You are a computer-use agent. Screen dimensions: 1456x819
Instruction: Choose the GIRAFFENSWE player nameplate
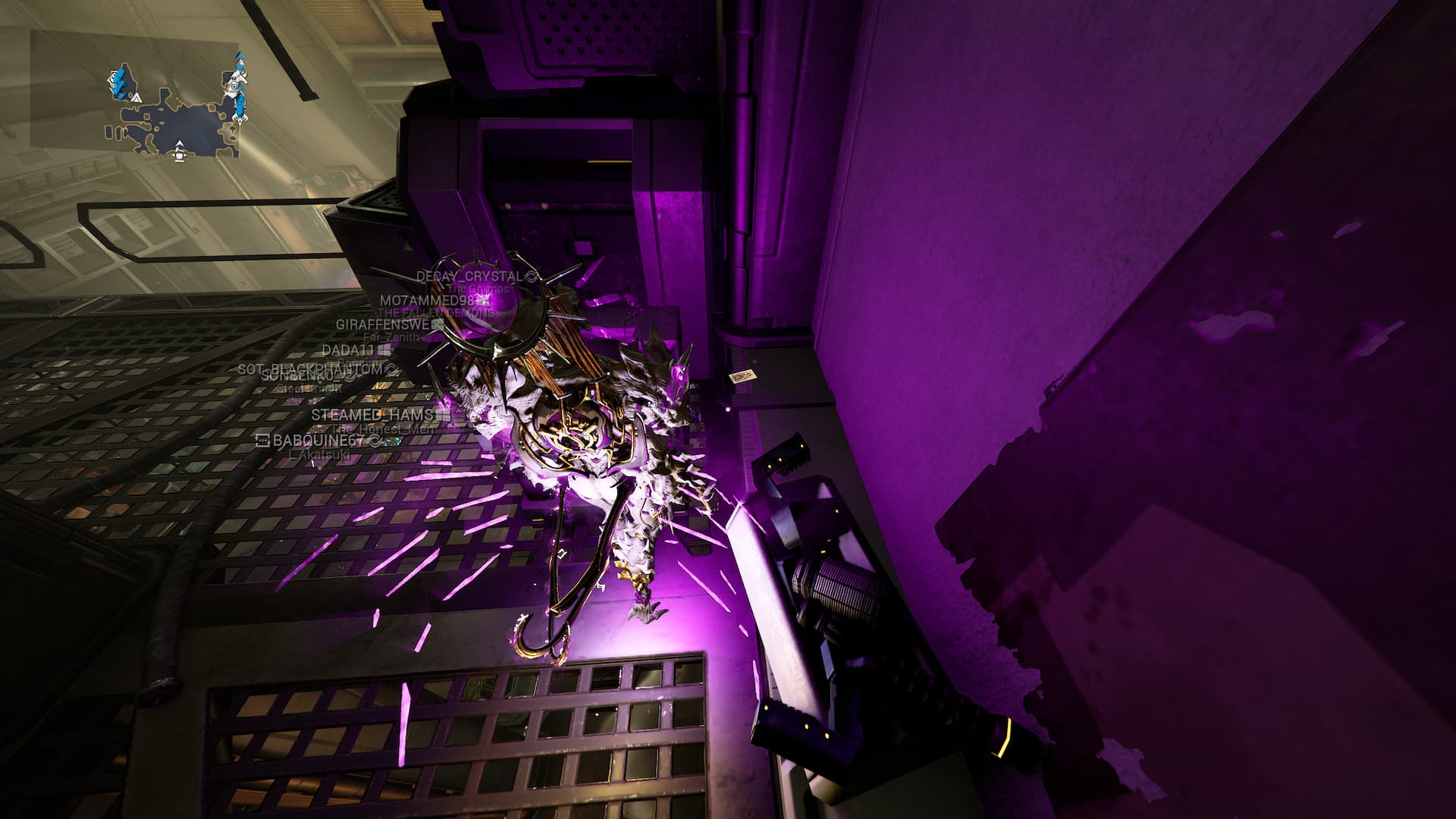(383, 325)
